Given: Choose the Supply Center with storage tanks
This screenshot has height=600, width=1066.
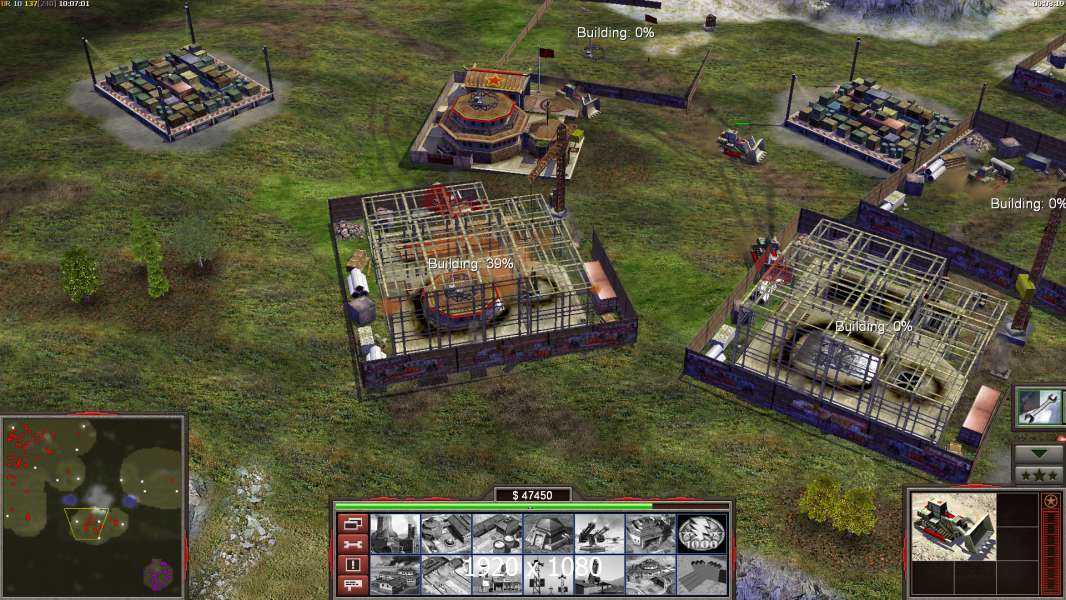Looking at the screenshot, I should [498, 534].
